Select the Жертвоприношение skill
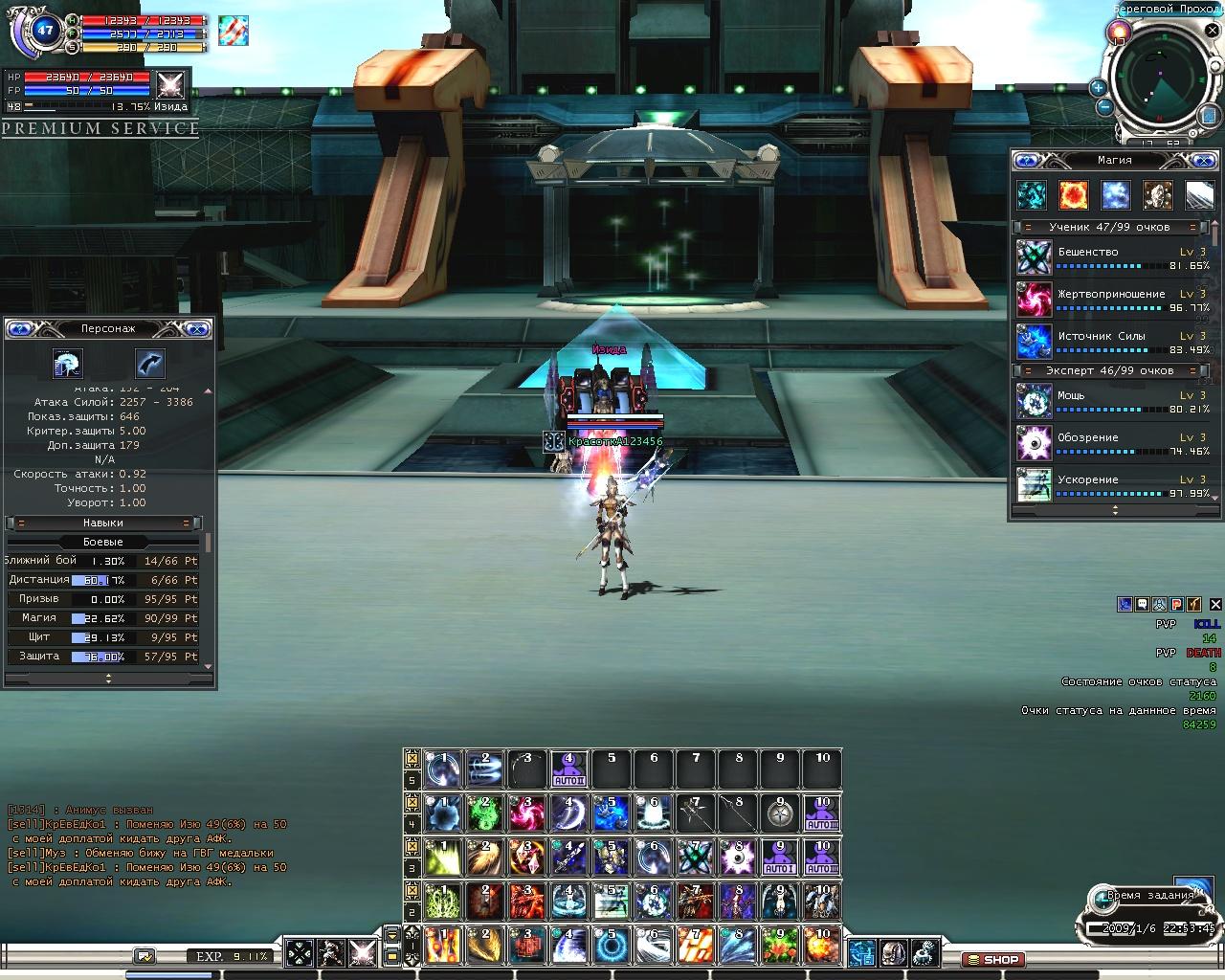Screen dimensions: 1225x980 (x=1034, y=300)
